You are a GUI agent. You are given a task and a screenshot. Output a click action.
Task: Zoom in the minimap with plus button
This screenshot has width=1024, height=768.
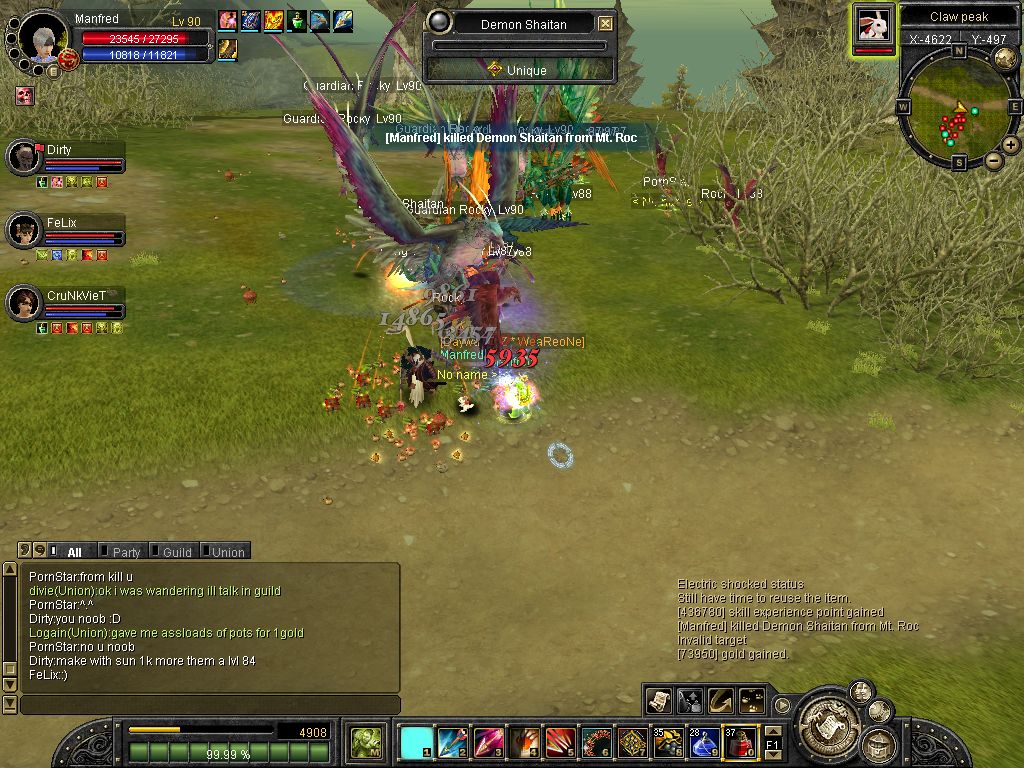tap(1011, 145)
